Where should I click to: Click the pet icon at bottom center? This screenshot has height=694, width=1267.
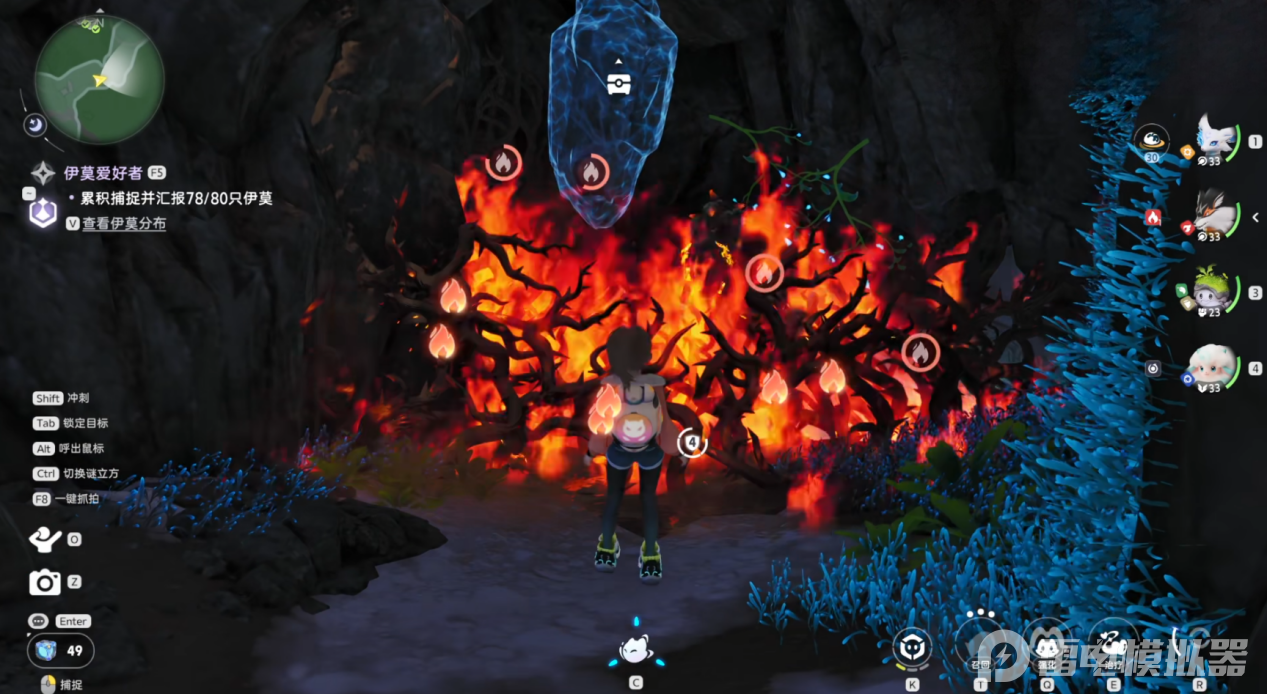pos(634,651)
